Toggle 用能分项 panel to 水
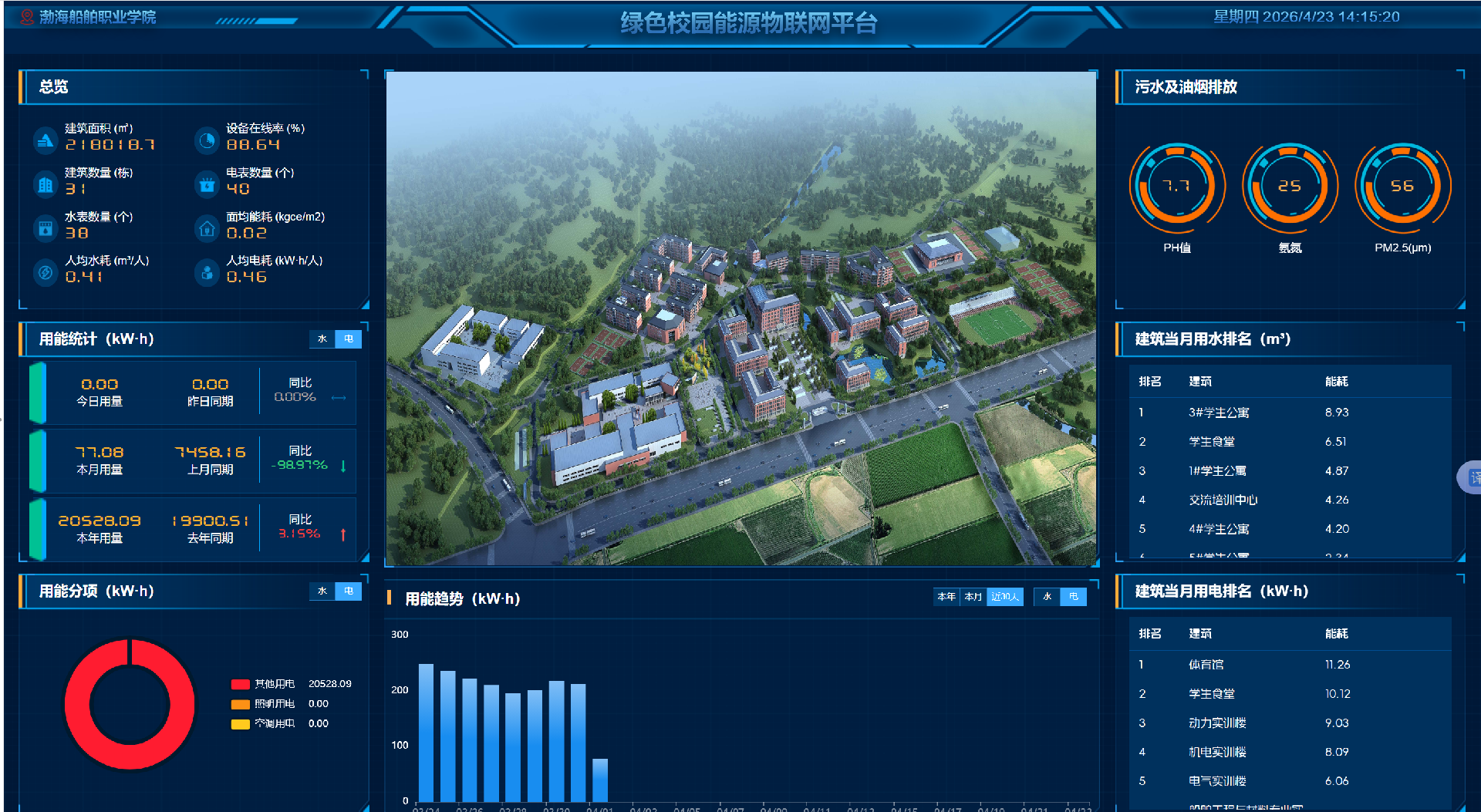This screenshot has width=1481, height=812. click(x=322, y=591)
